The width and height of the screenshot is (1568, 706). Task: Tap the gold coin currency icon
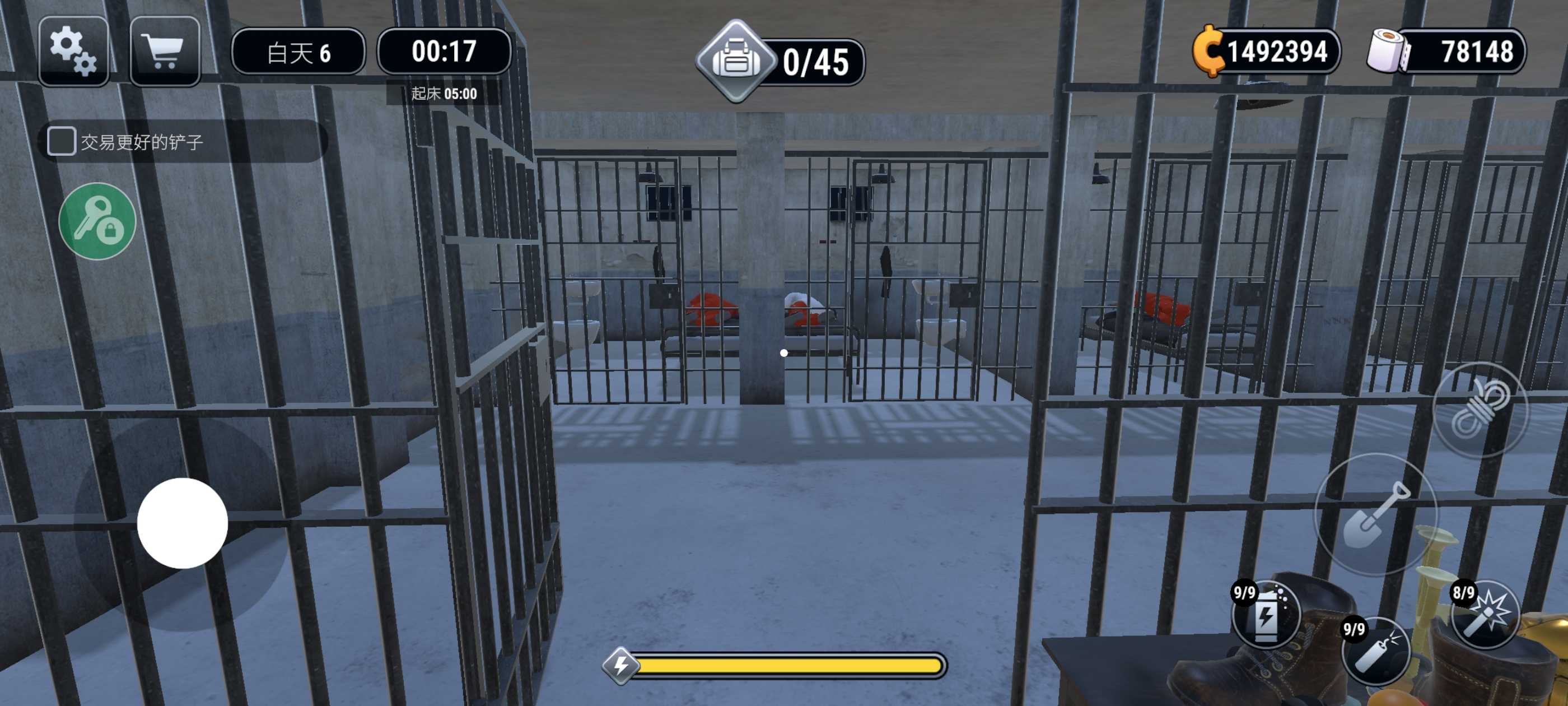click(x=1209, y=51)
